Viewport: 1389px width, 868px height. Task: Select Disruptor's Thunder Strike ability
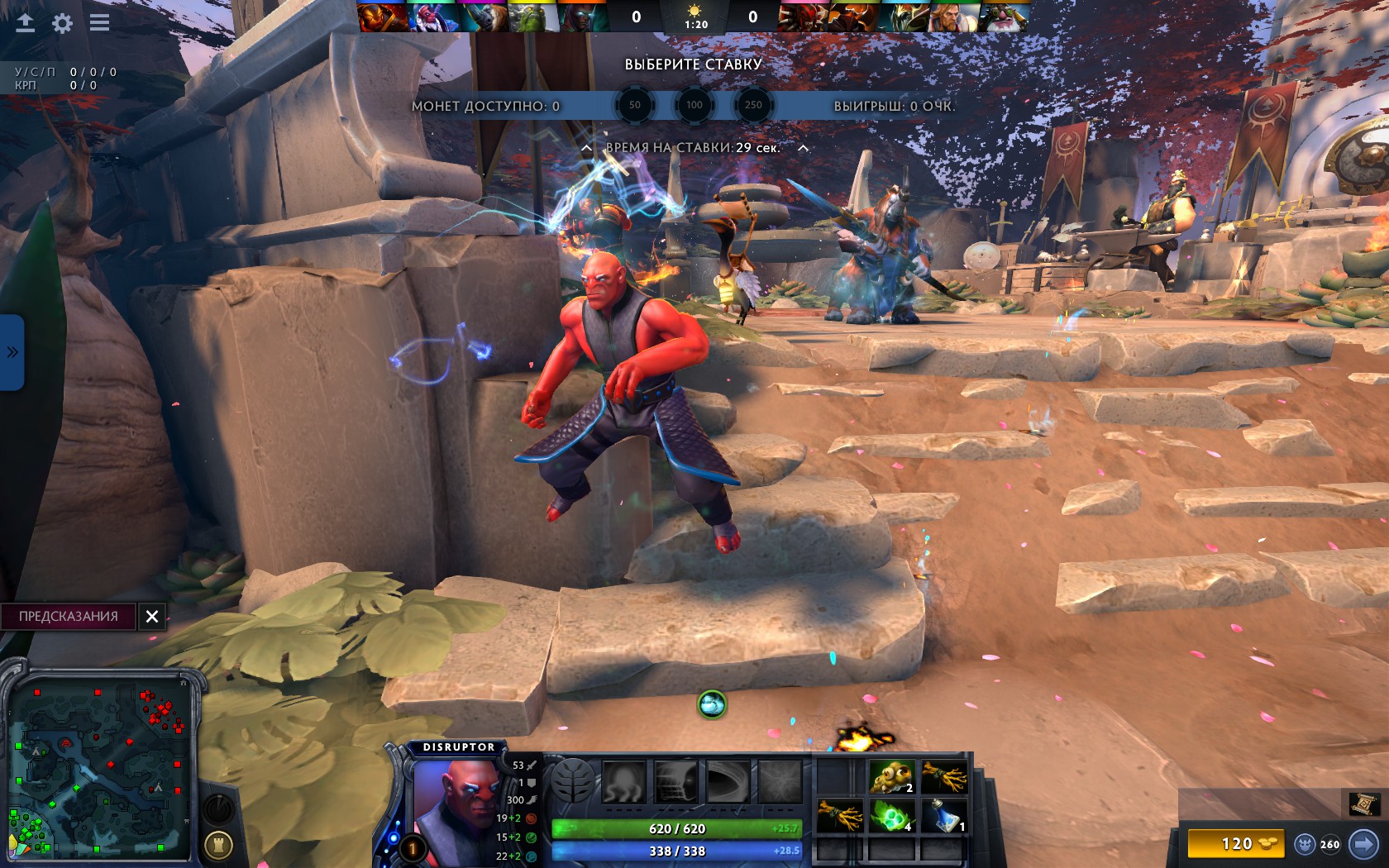624,781
